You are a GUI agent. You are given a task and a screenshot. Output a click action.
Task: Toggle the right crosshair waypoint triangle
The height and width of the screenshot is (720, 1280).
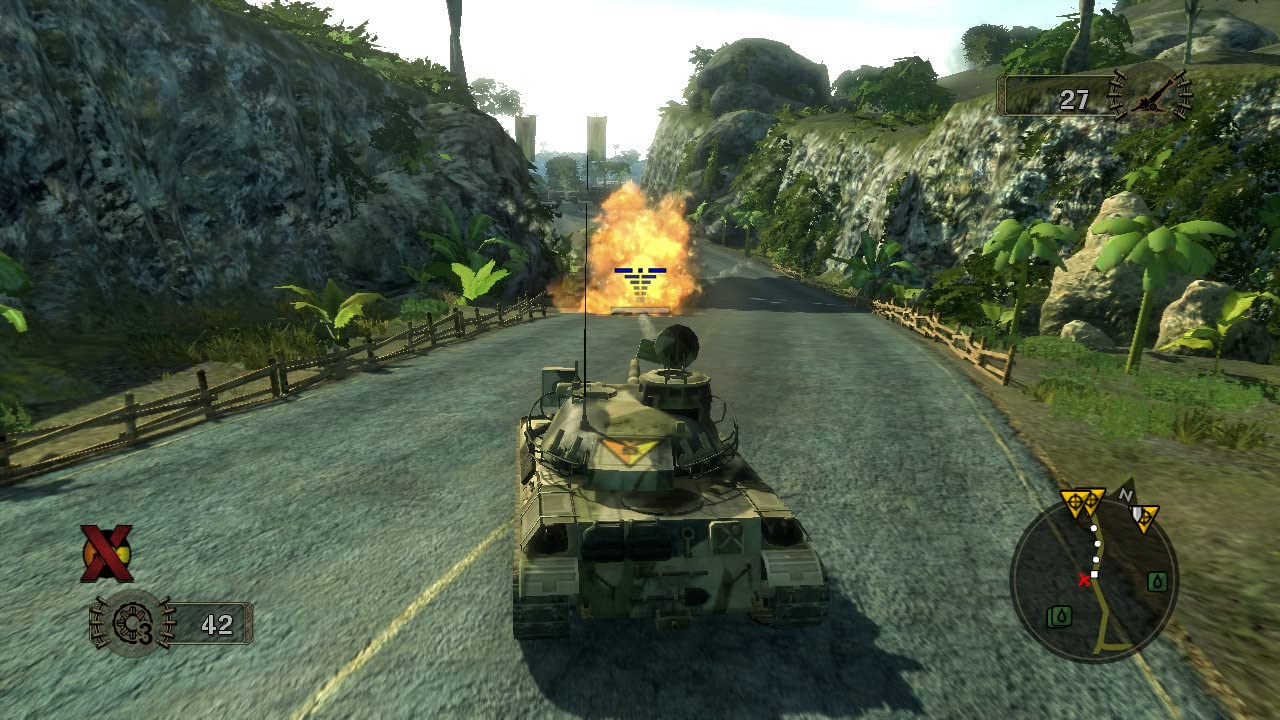click(1093, 498)
